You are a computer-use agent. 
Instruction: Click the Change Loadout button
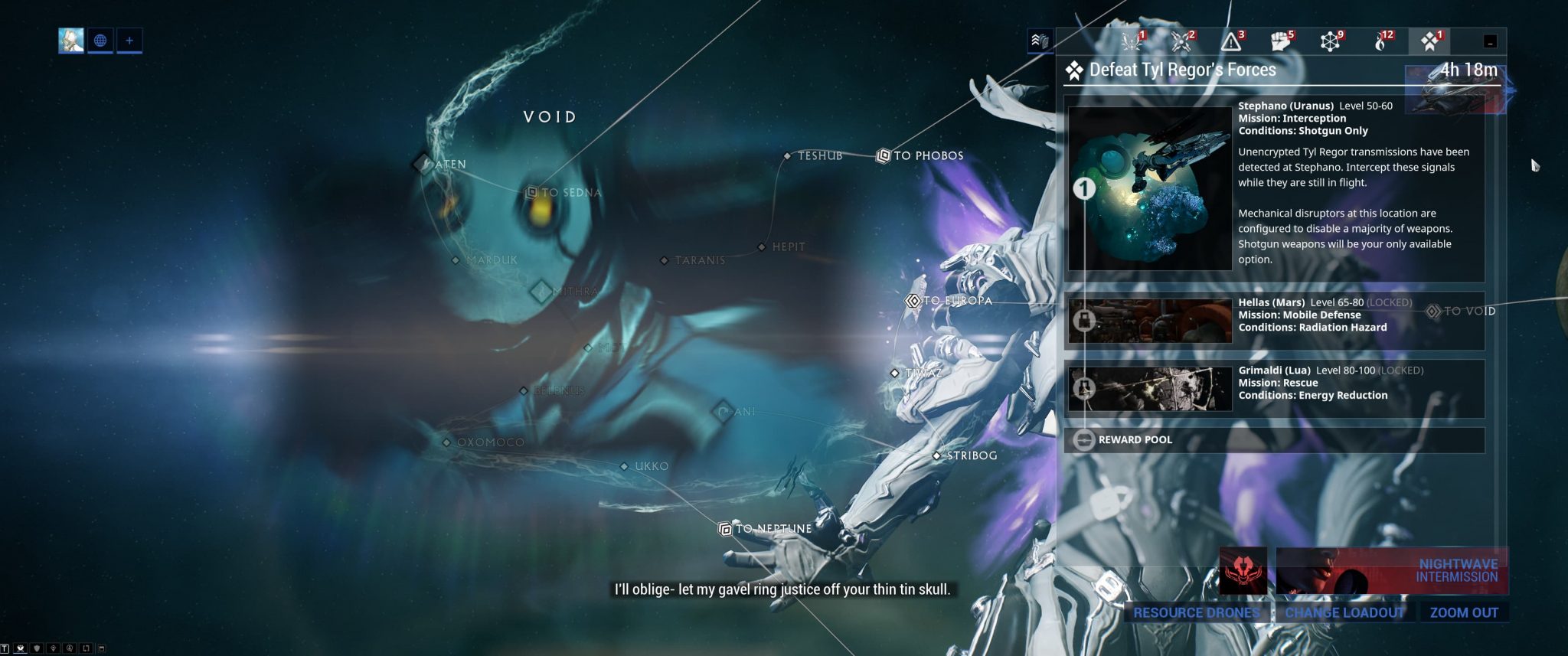coord(1344,612)
